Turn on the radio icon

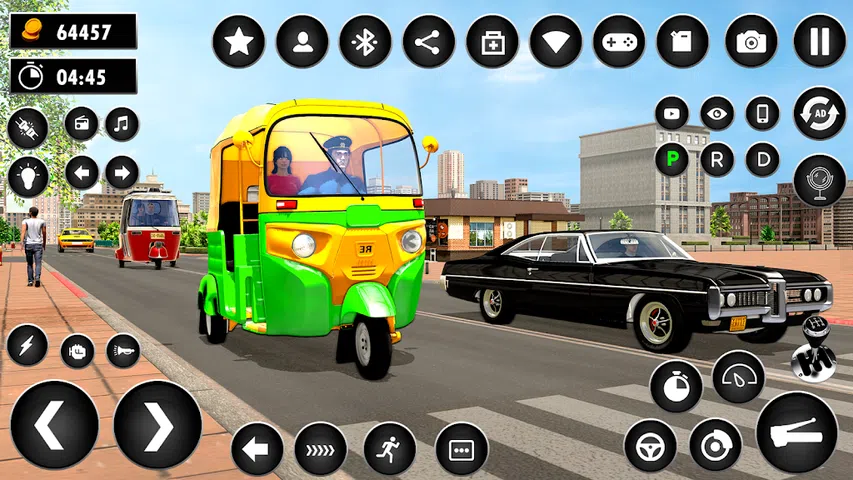click(82, 124)
